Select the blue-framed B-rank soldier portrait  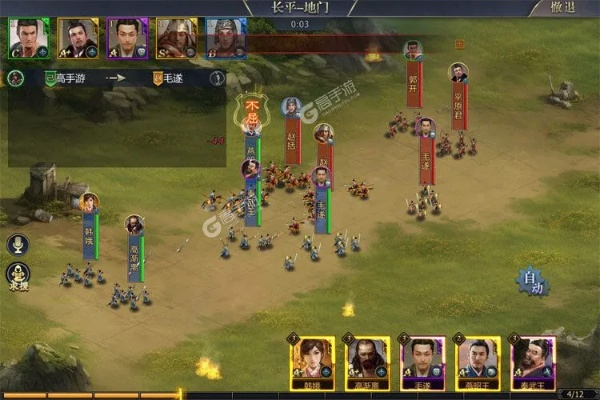[x=226, y=38]
